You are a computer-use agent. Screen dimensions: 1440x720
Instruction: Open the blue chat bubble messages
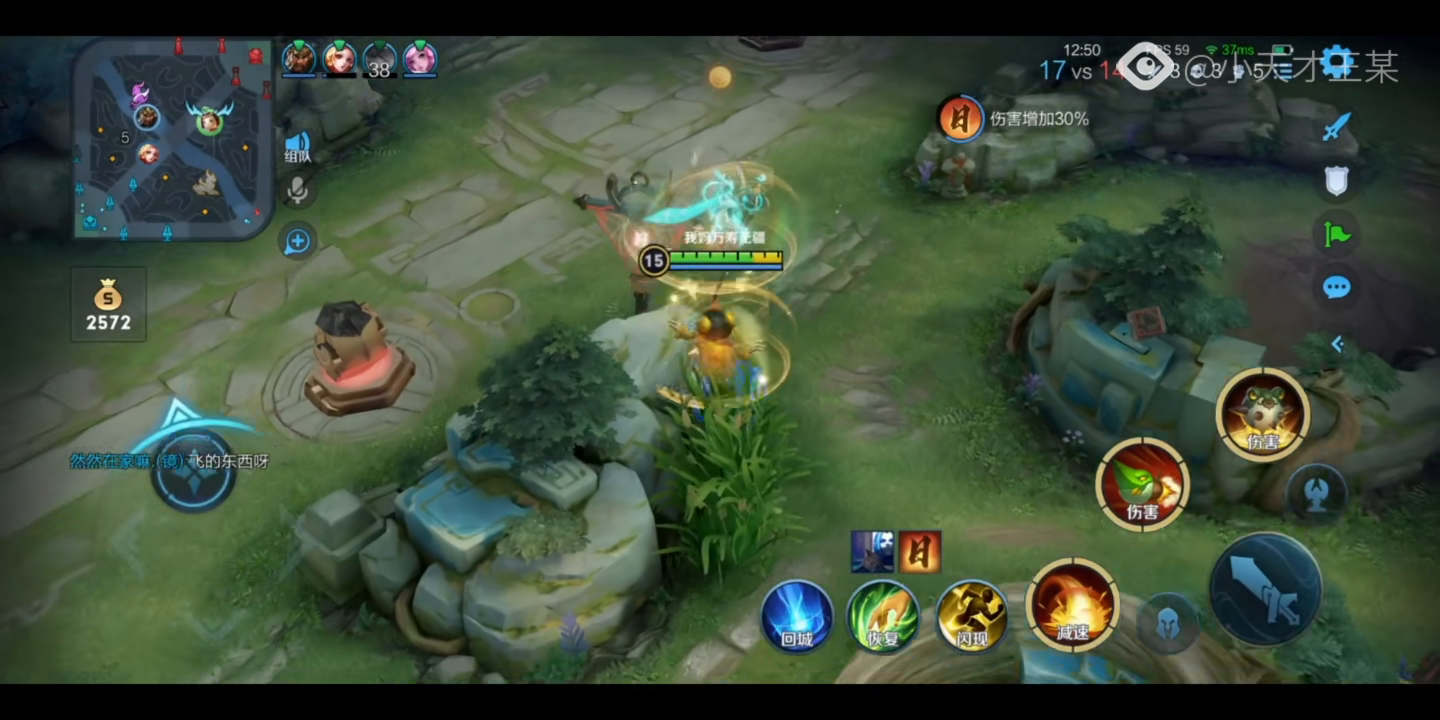tap(1336, 288)
